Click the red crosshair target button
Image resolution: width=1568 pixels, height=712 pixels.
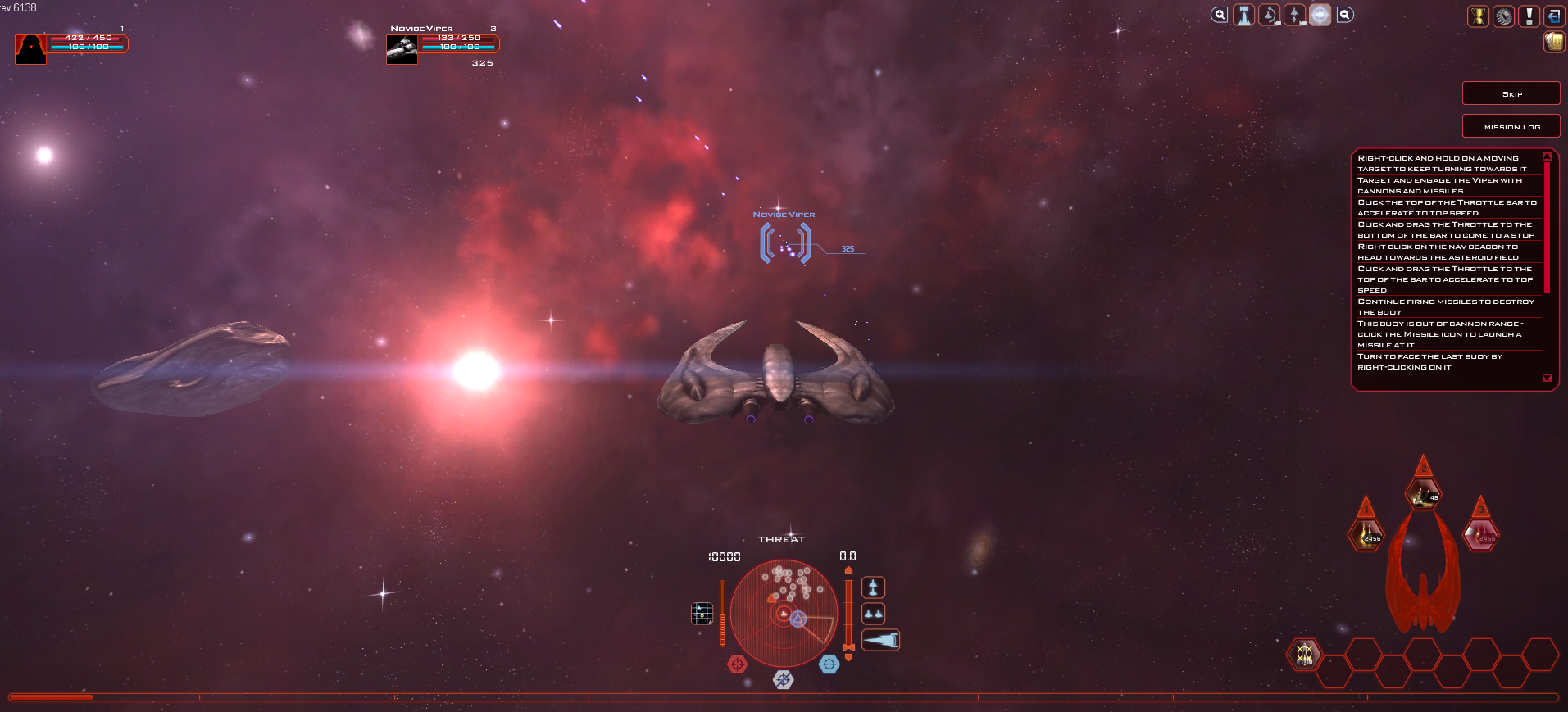click(737, 664)
